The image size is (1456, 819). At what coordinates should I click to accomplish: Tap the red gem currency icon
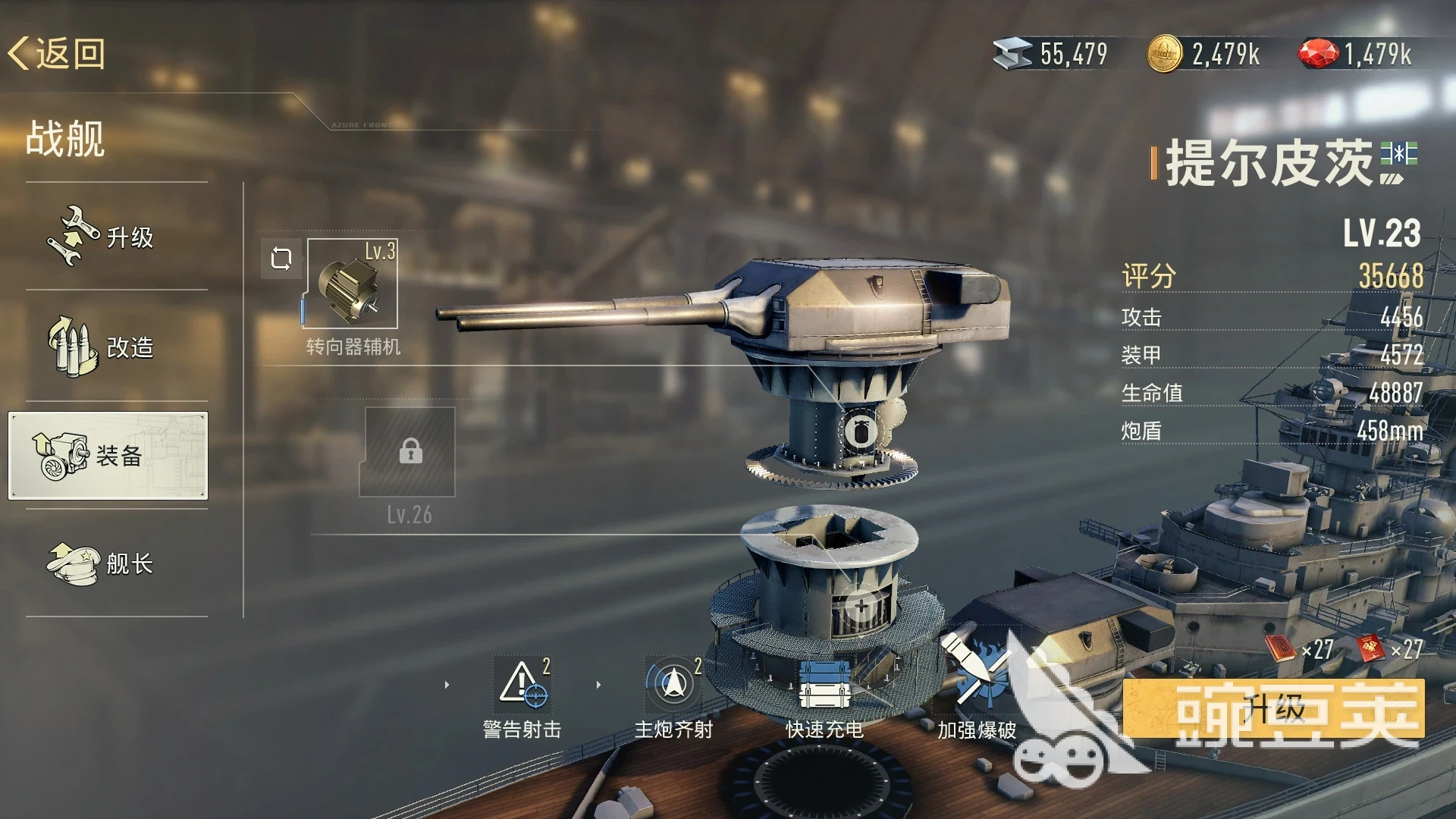[x=1319, y=54]
